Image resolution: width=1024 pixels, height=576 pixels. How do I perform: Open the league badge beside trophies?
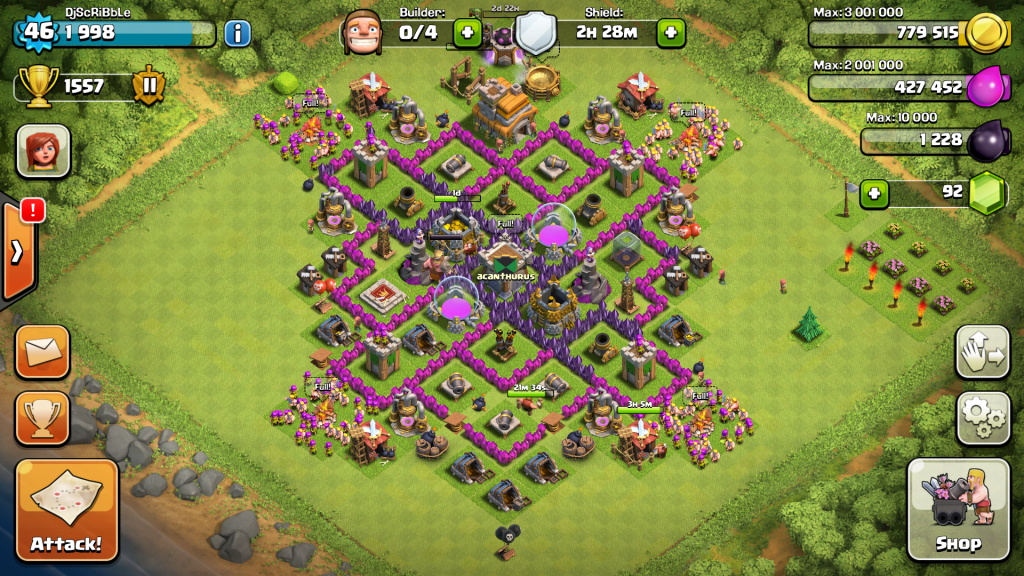click(x=148, y=86)
